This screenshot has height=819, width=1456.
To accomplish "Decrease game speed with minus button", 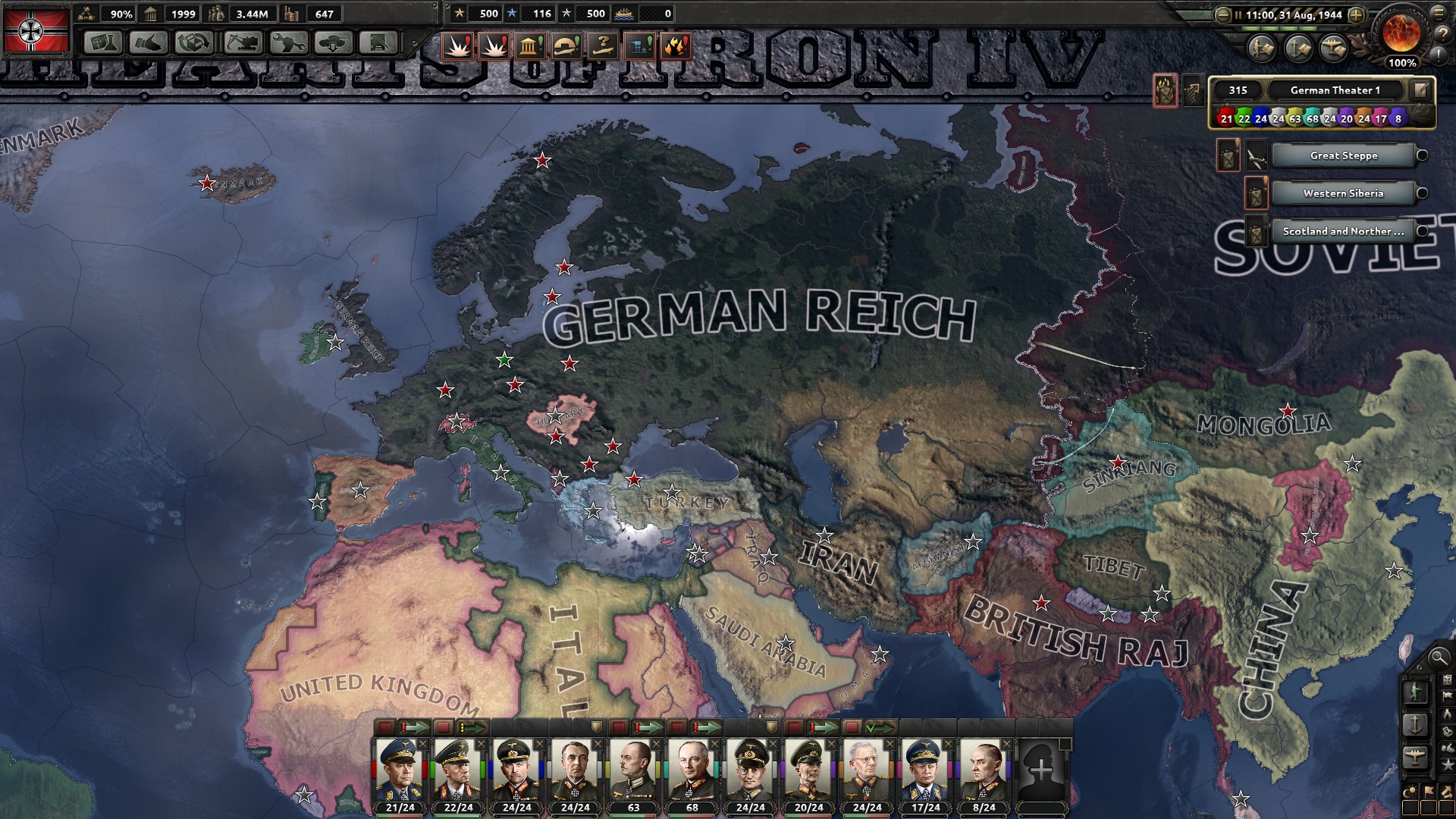I will (x=1222, y=14).
